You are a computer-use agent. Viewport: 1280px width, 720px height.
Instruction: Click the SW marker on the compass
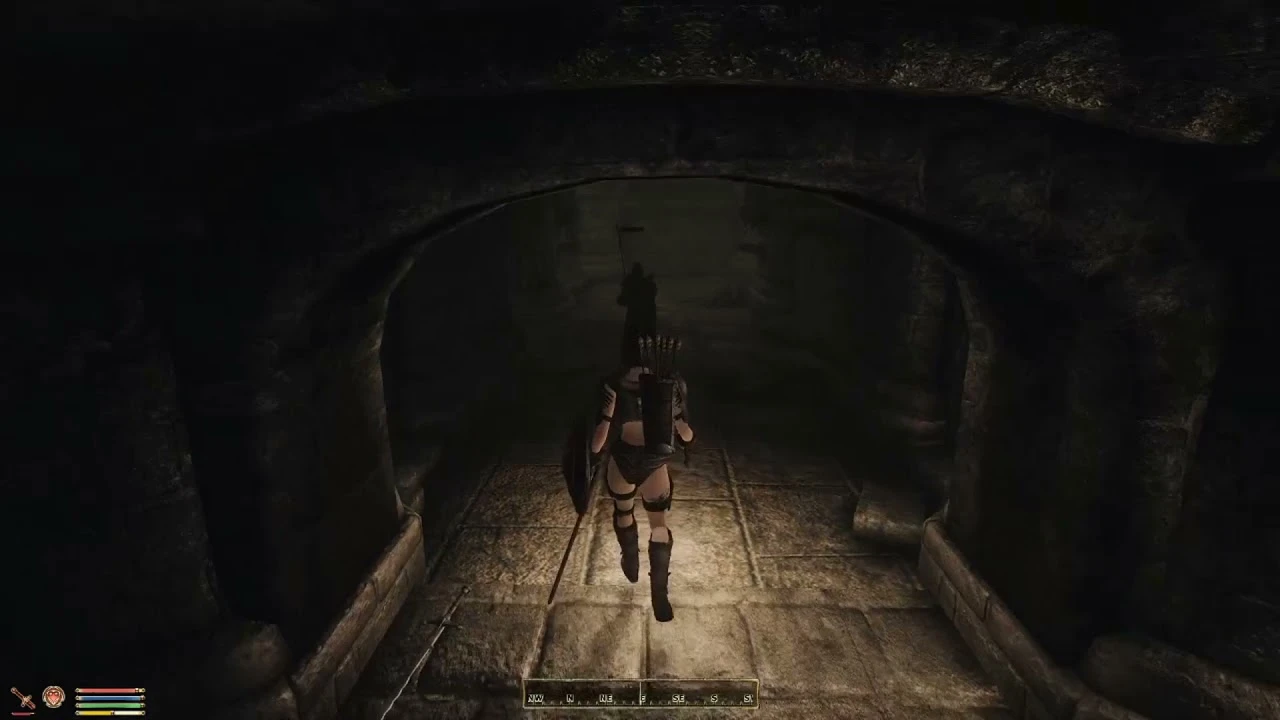(x=748, y=697)
